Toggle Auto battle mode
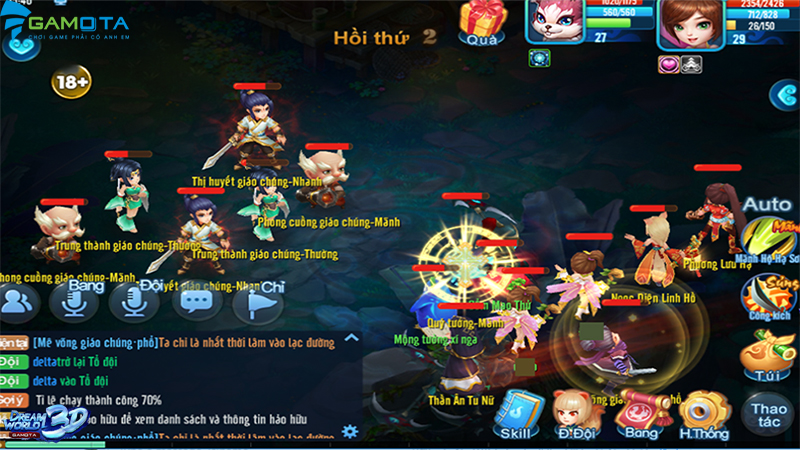 pos(767,205)
